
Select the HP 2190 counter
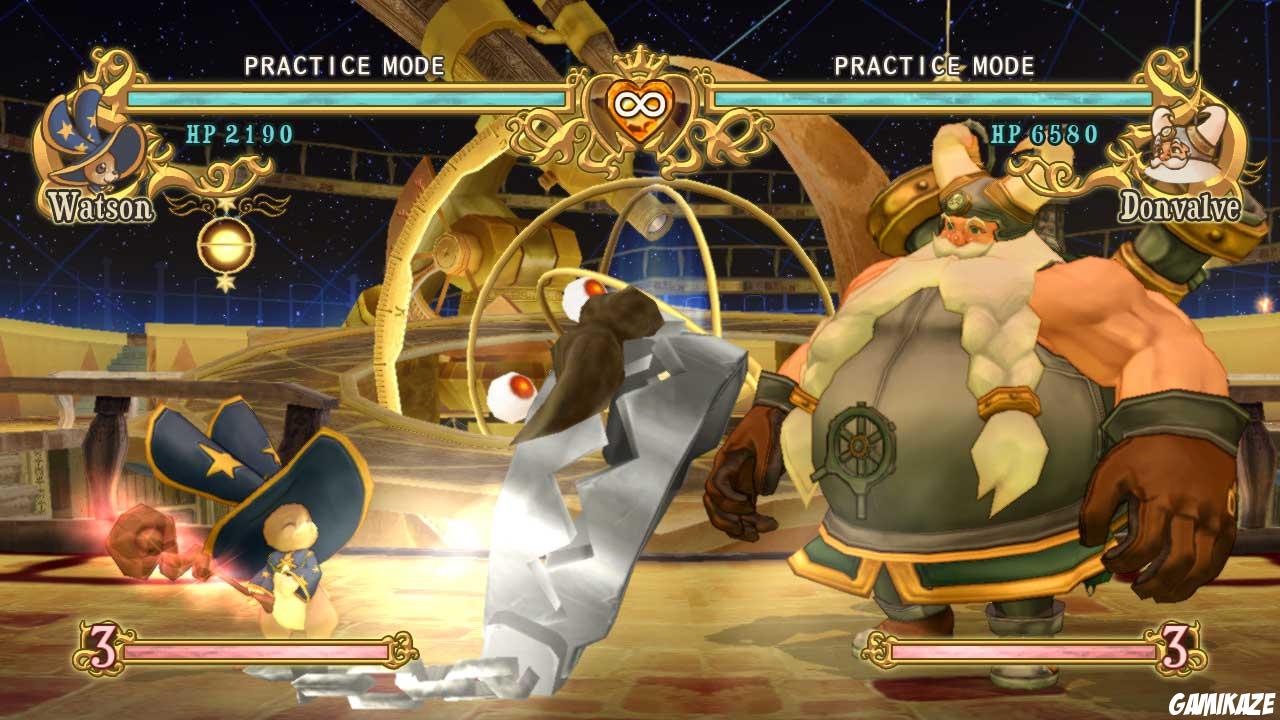click(x=239, y=131)
